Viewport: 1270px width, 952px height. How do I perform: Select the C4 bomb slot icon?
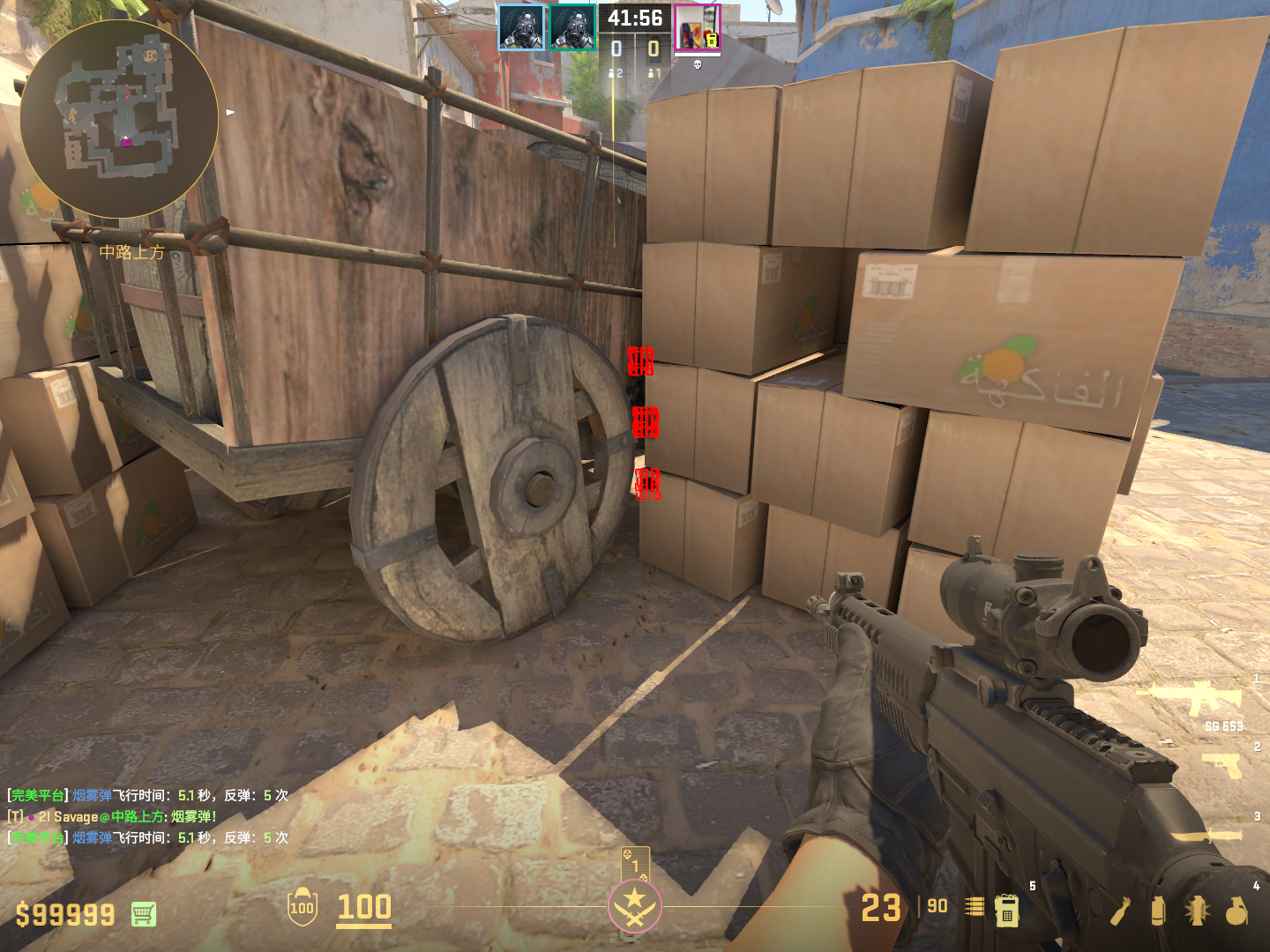click(1006, 911)
